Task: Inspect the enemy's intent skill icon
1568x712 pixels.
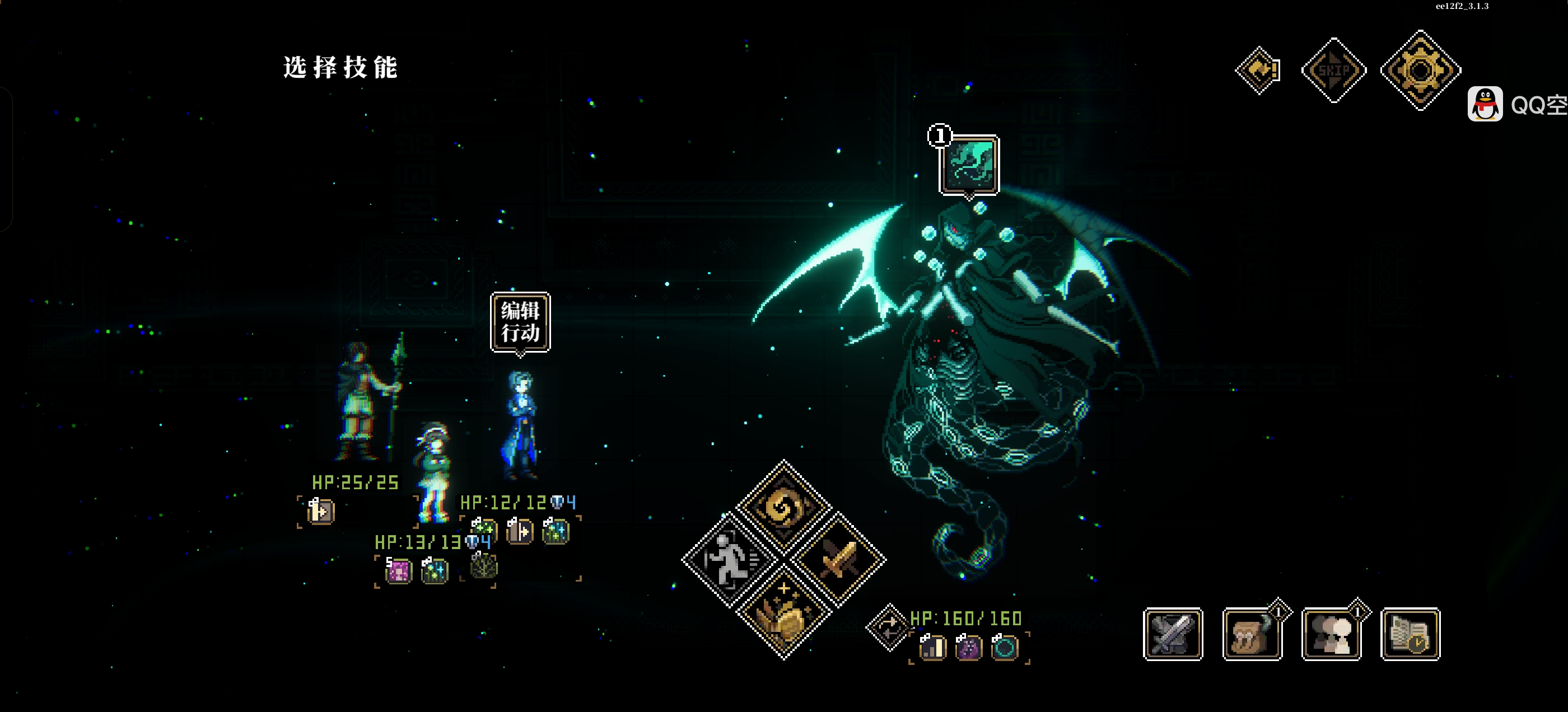Action: (x=969, y=165)
